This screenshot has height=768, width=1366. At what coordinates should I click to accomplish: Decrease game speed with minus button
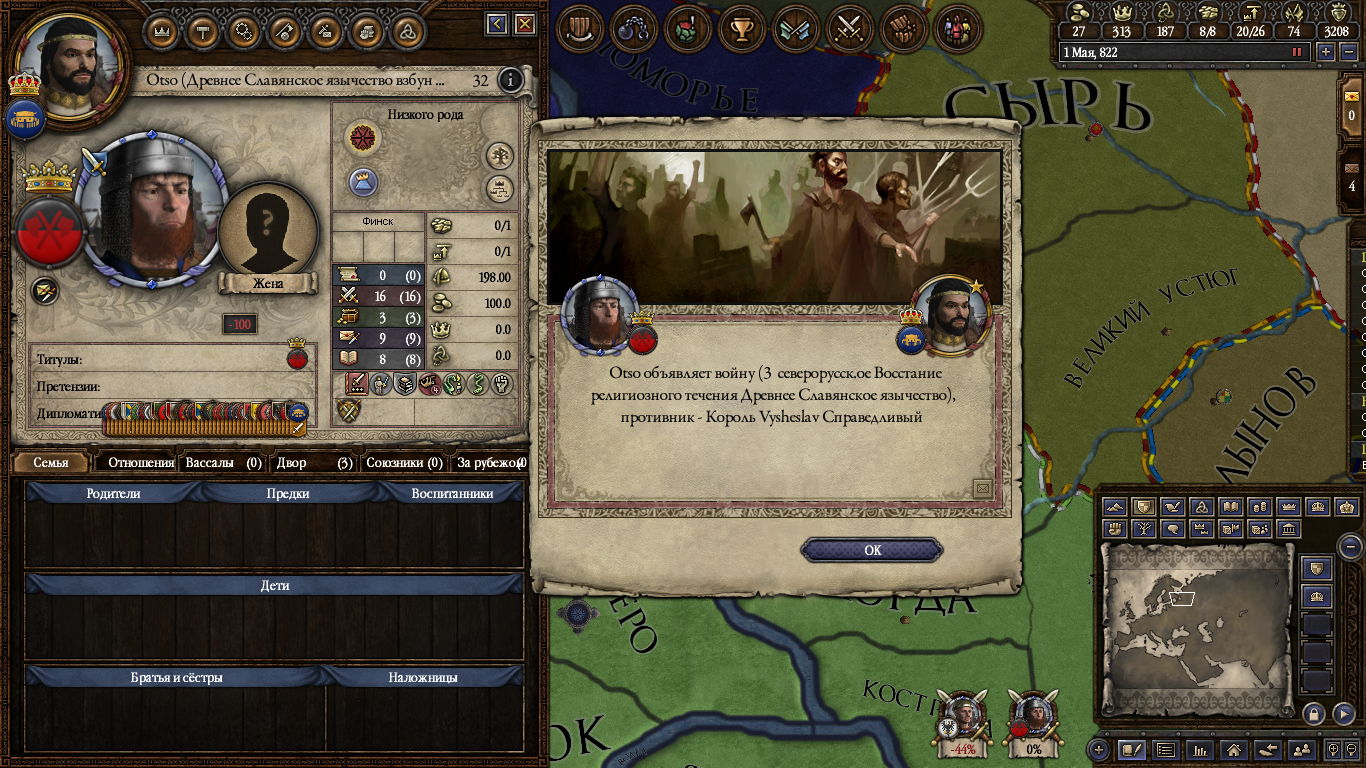pyautogui.click(x=1347, y=52)
